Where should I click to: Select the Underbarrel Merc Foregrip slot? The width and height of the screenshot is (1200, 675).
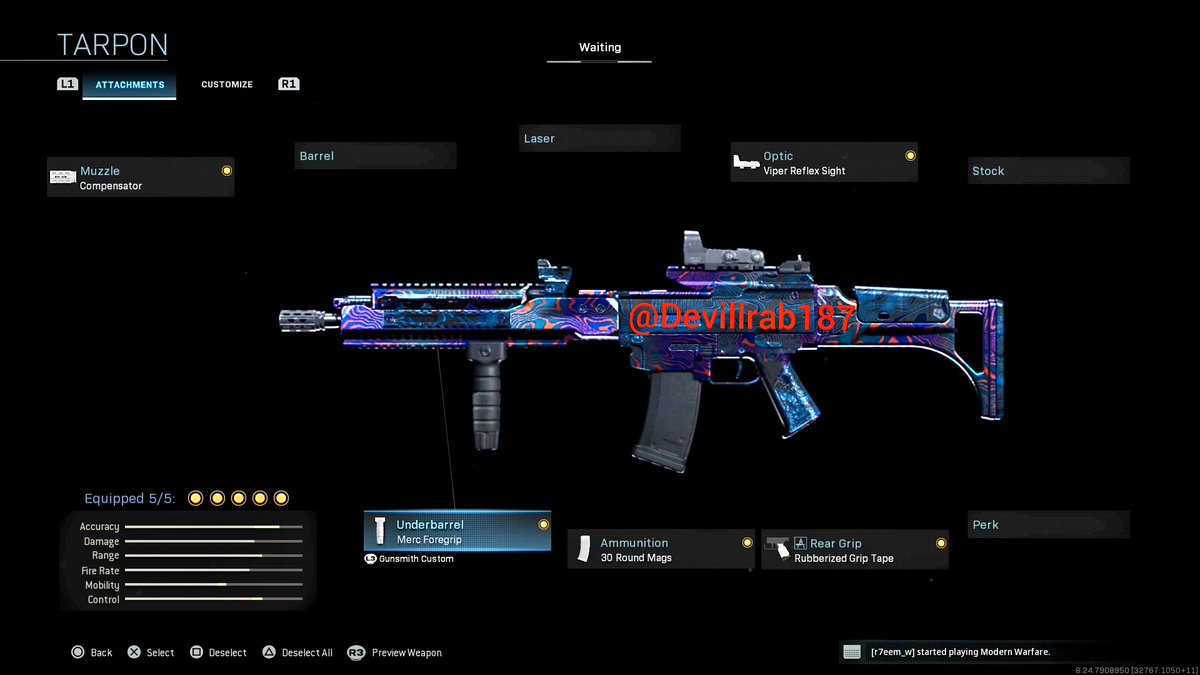point(457,531)
